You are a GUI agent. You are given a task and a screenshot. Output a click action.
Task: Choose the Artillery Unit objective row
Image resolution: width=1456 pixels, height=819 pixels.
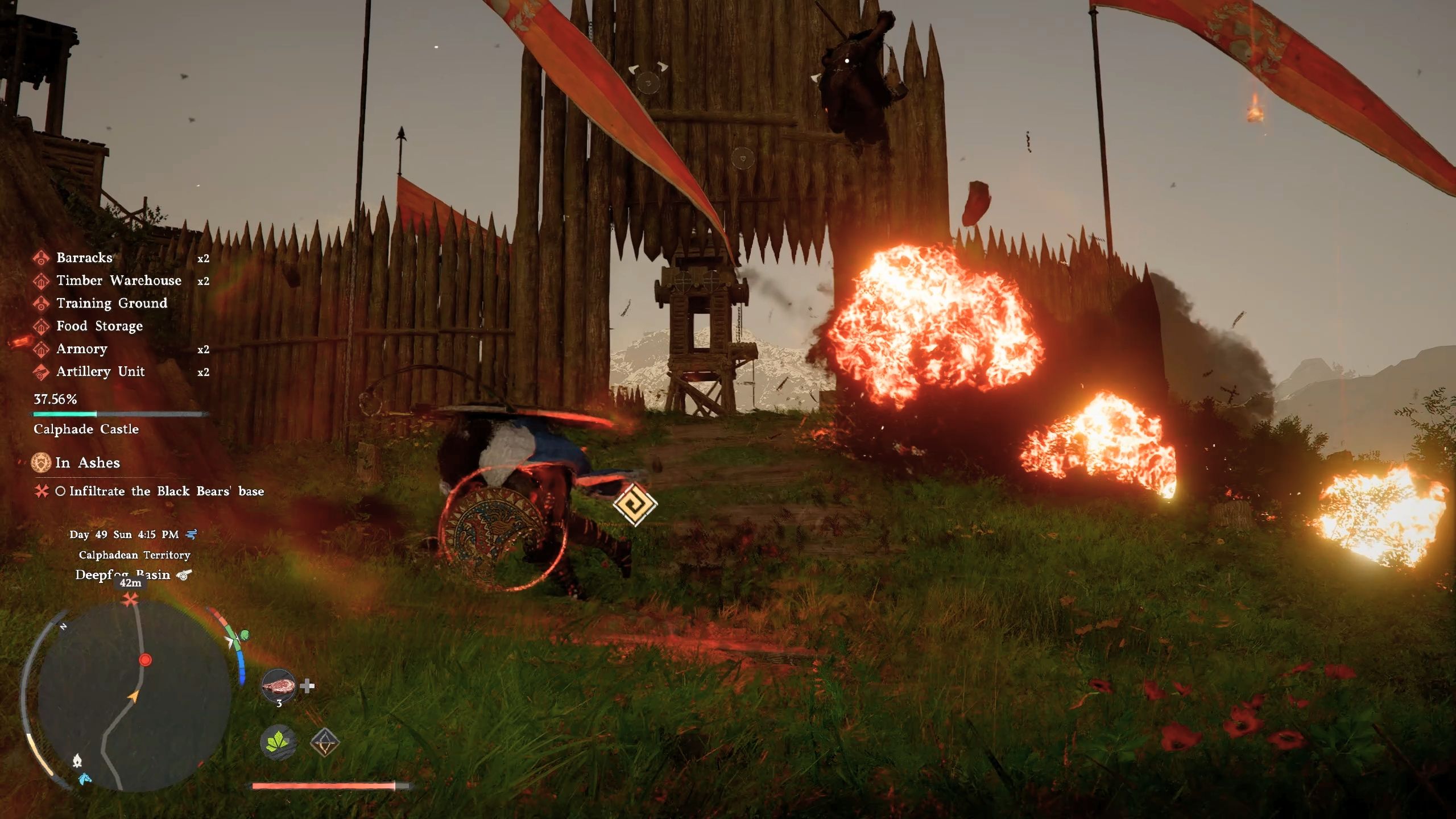100,371
